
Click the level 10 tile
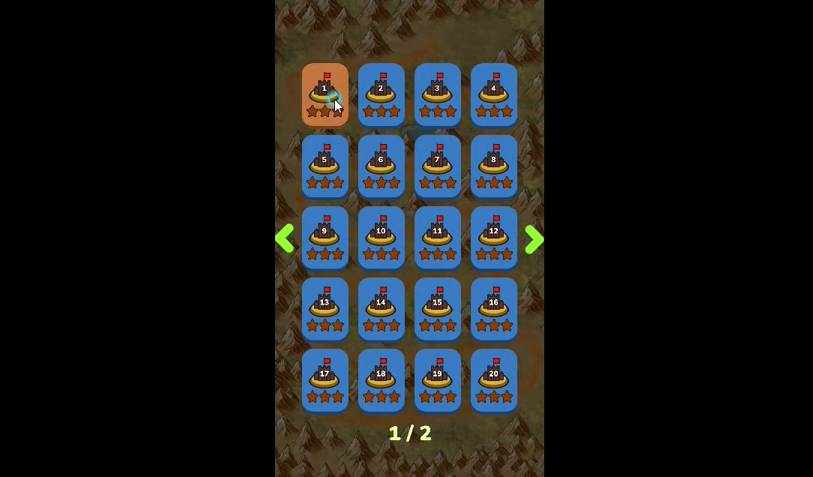click(381, 237)
